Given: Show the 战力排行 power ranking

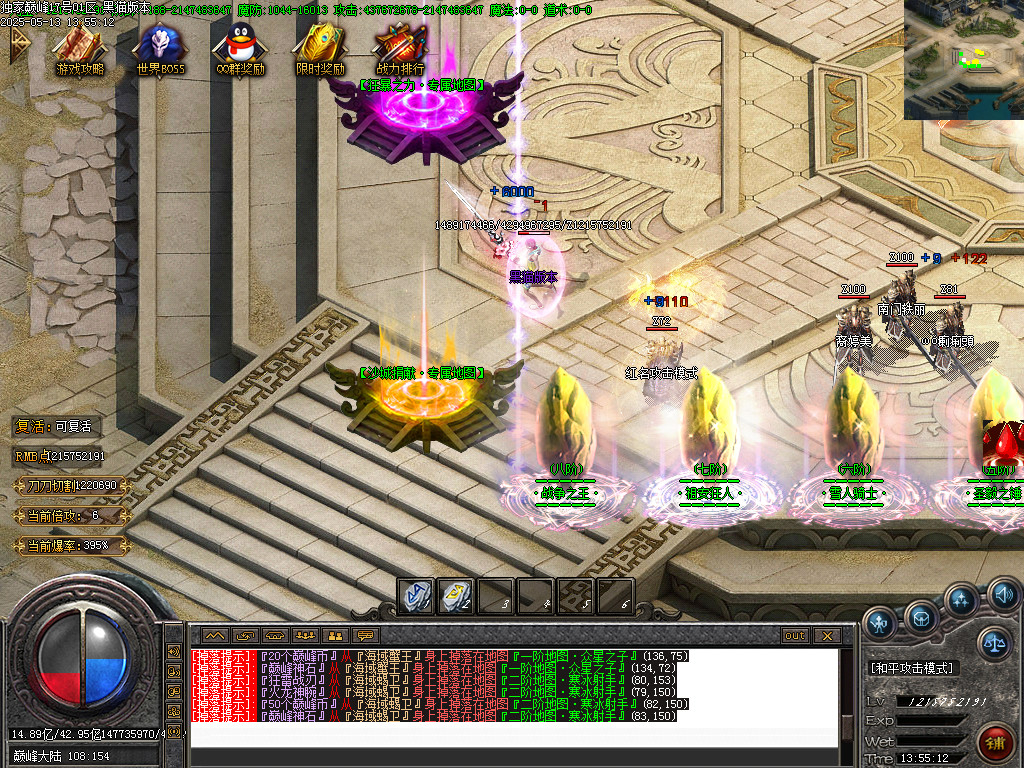Looking at the screenshot, I should 399,46.
